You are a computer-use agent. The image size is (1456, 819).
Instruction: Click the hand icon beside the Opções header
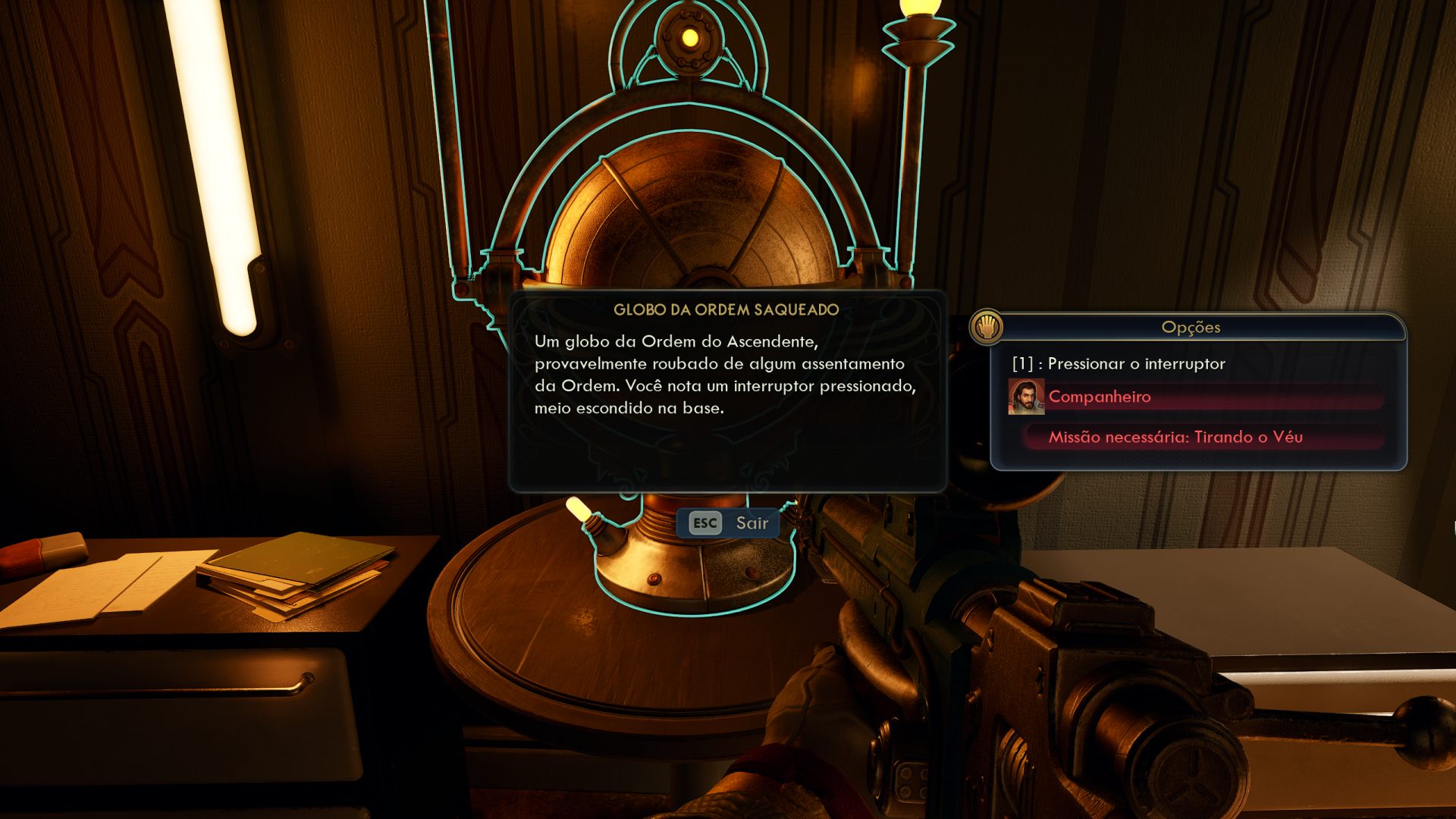[987, 328]
